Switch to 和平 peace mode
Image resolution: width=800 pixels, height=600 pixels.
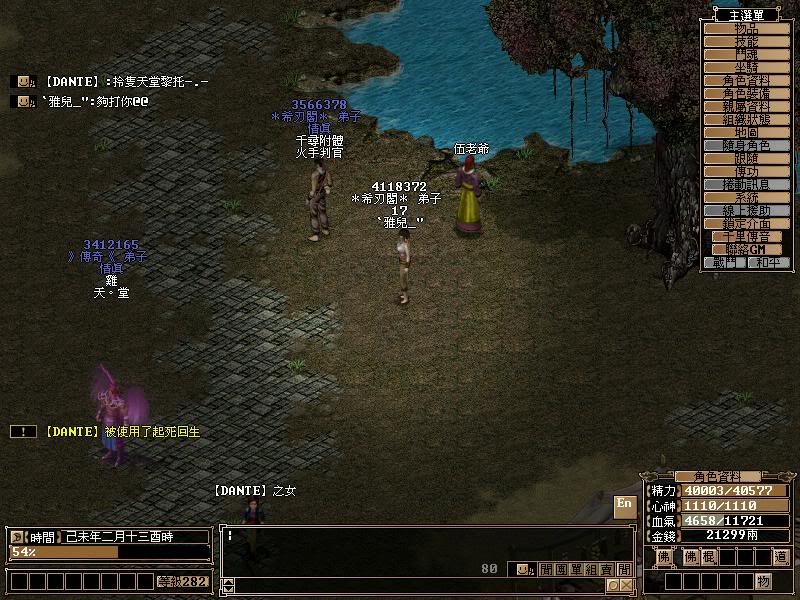click(x=769, y=263)
